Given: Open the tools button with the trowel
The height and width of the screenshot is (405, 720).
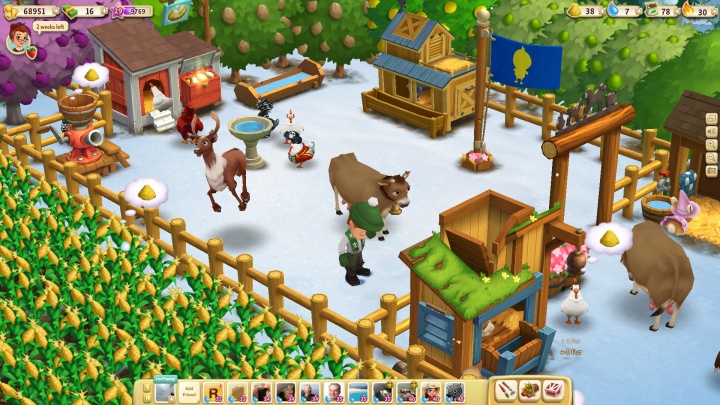Looking at the screenshot, I should 507,391.
